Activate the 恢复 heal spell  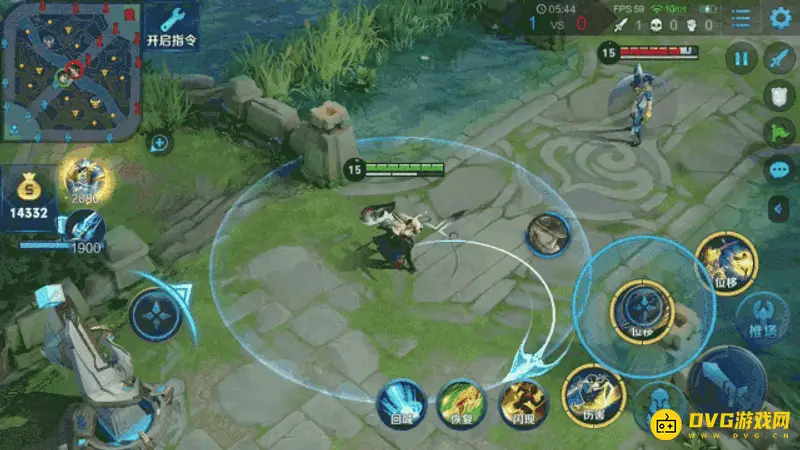point(462,402)
